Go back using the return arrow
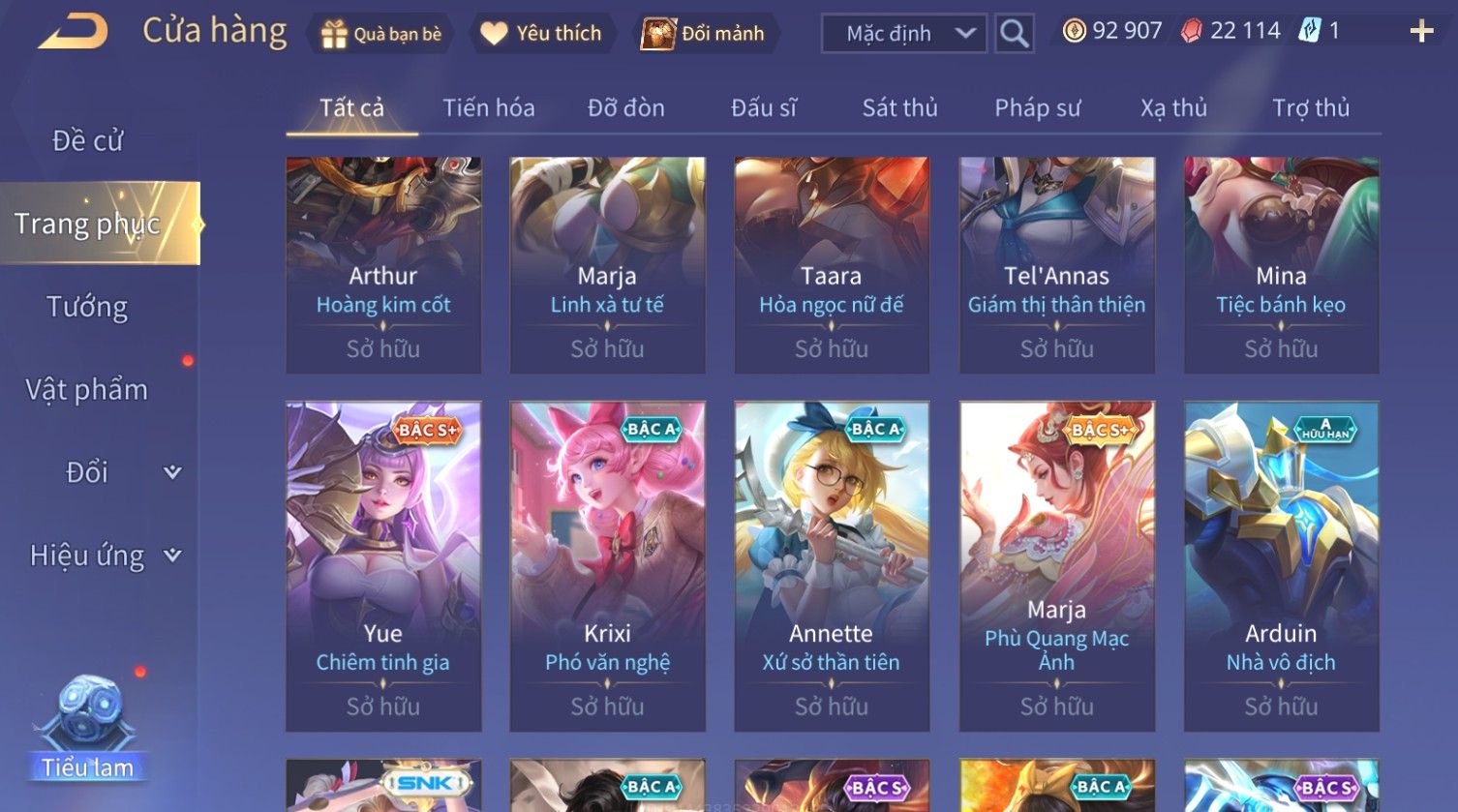The image size is (1458, 812). 73,33
